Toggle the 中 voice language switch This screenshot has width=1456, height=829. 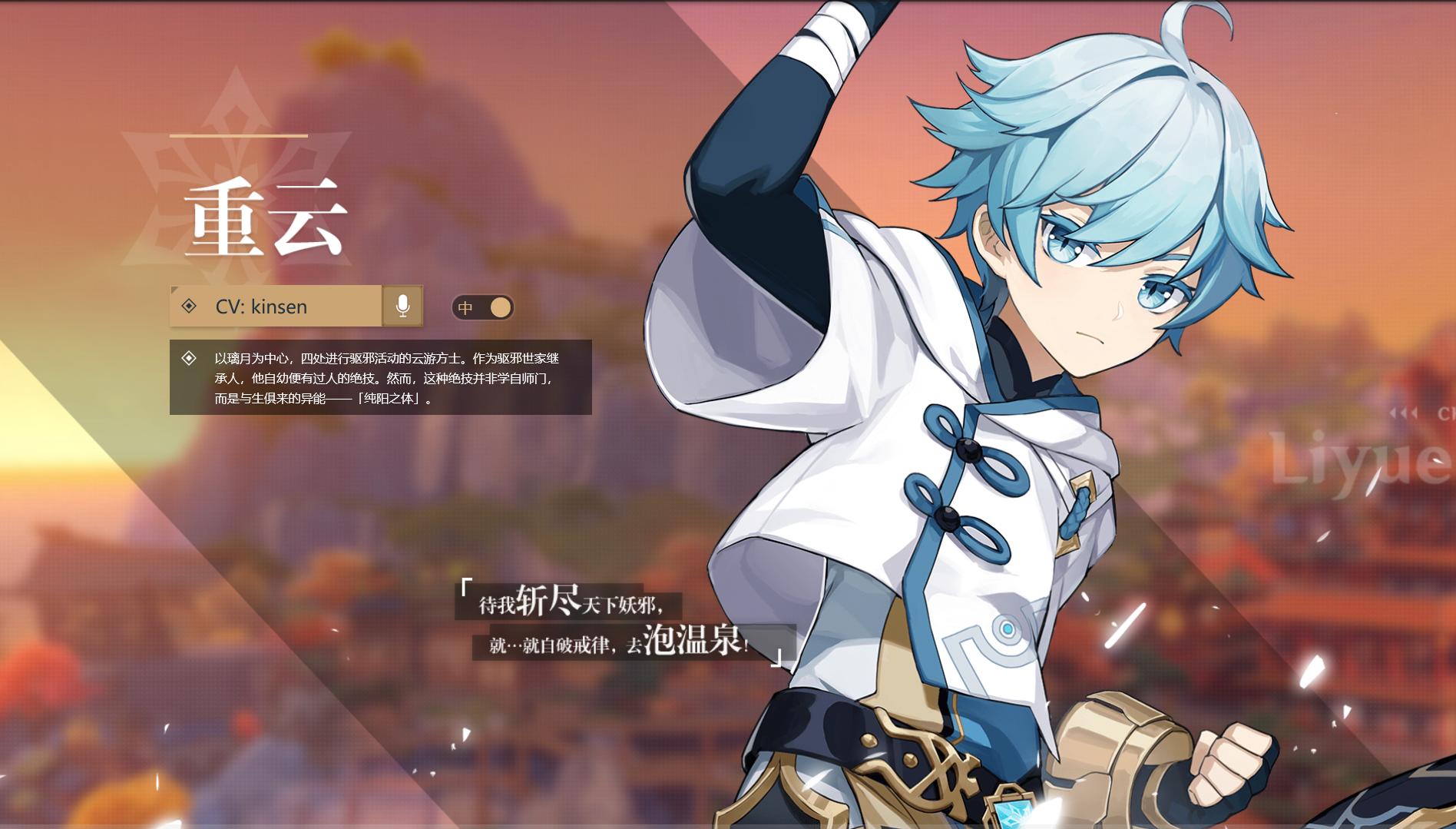[x=482, y=308]
